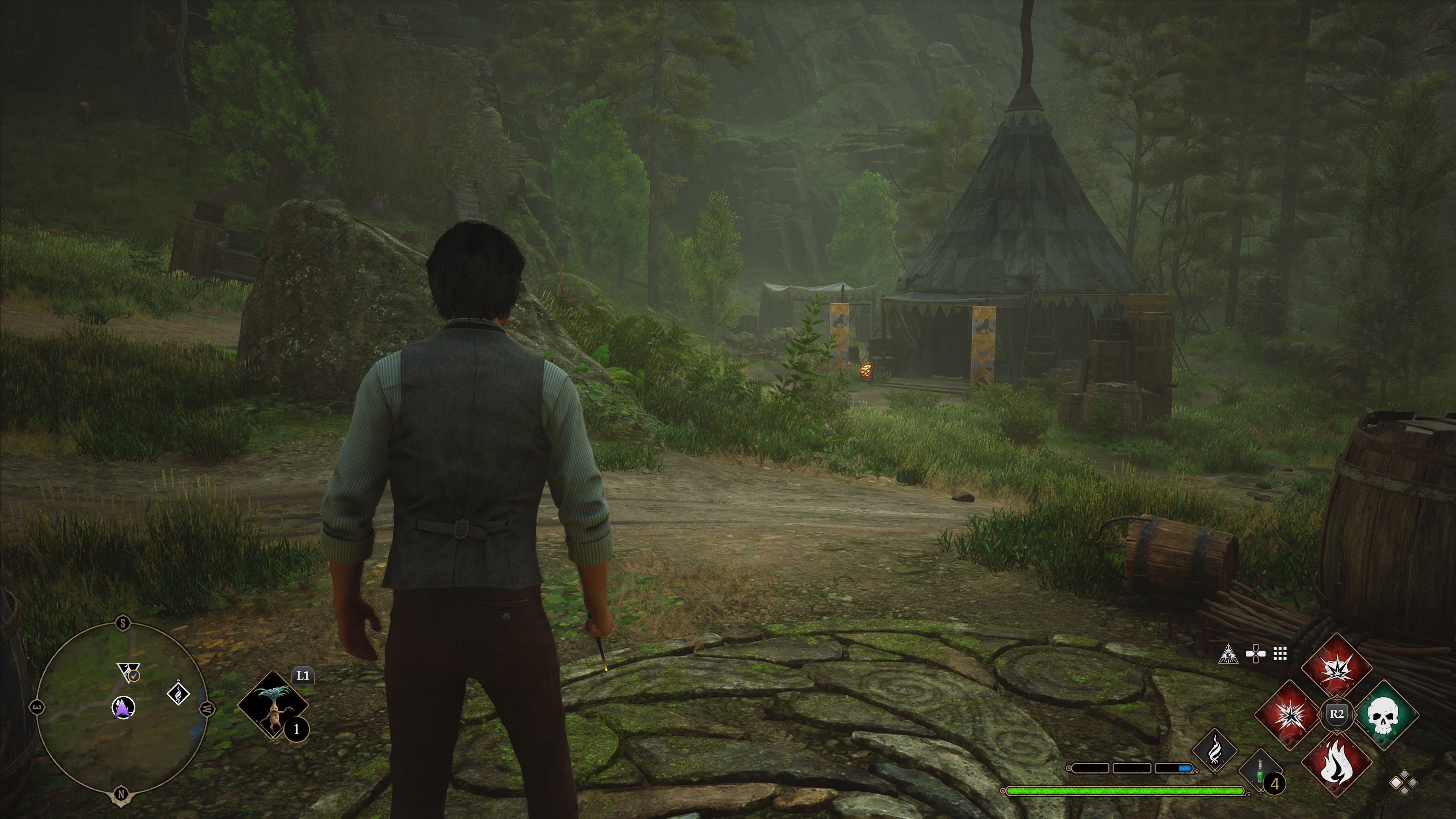Screen dimensions: 1456x819
Task: Select the diamond flame marker on the minimap
Action: (179, 693)
